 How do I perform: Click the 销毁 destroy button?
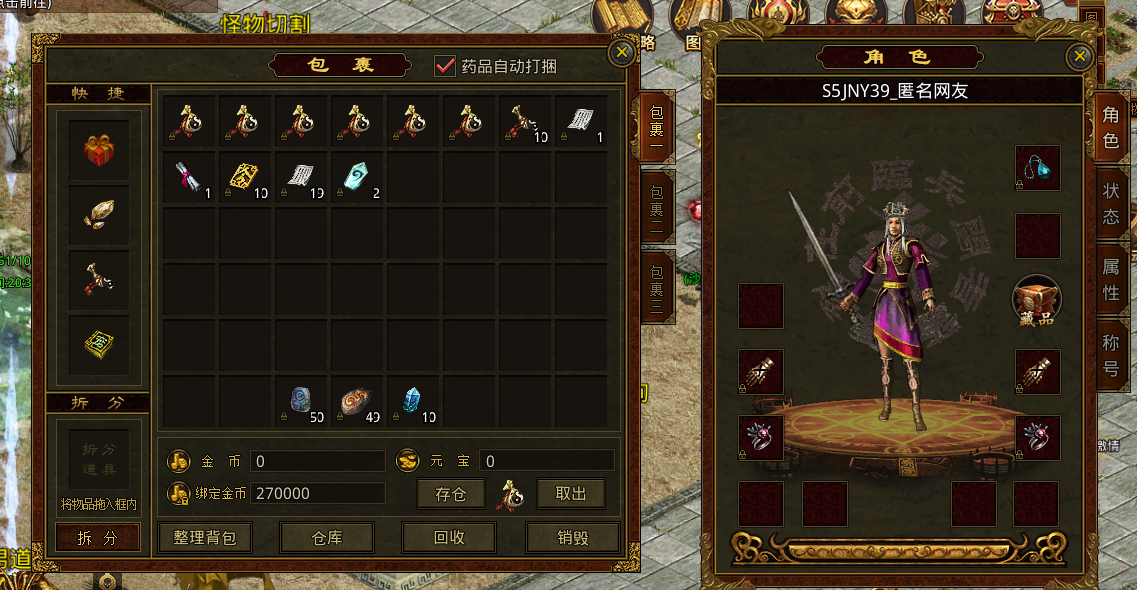coord(572,537)
